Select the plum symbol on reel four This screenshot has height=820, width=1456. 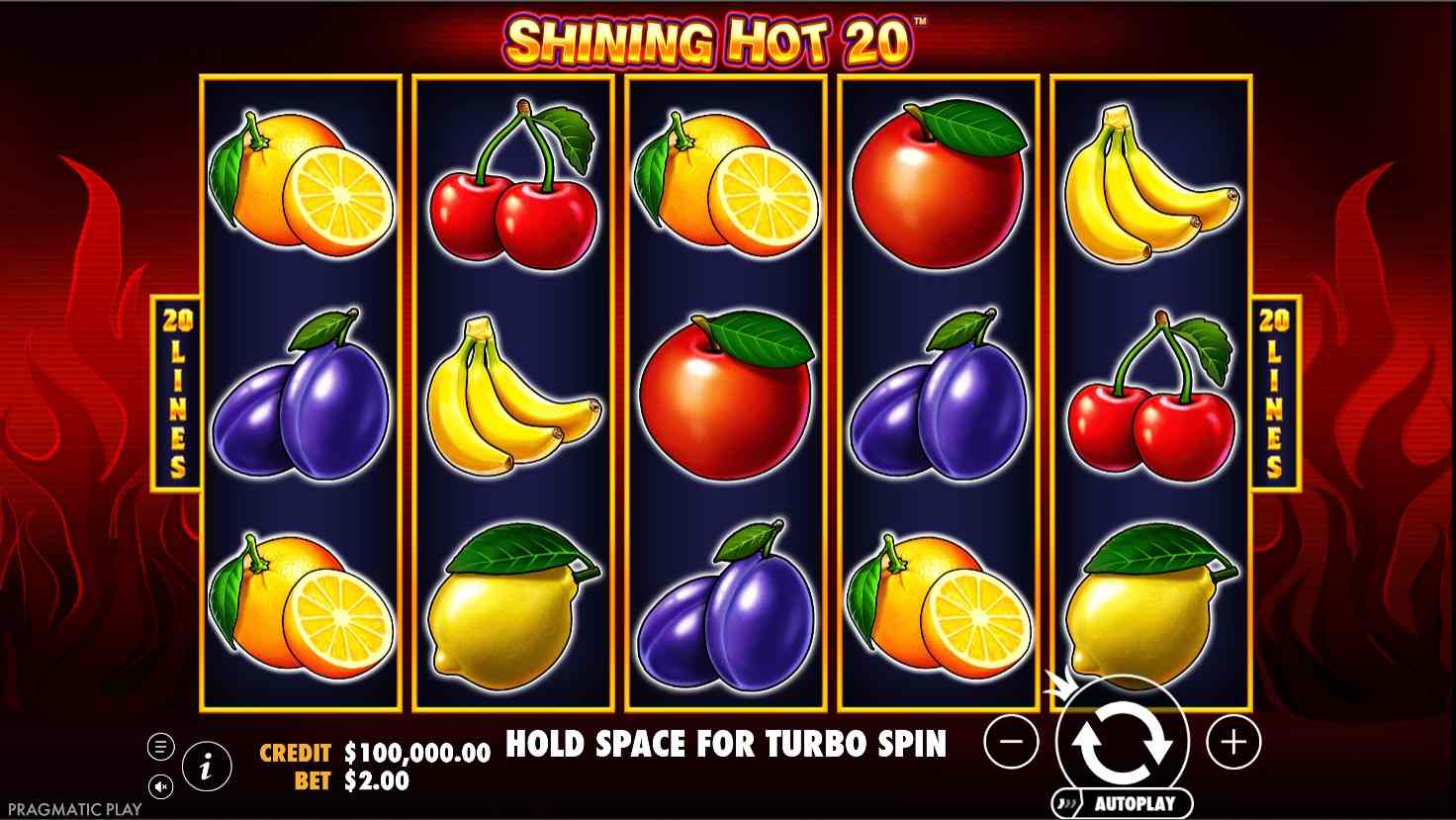(940, 406)
